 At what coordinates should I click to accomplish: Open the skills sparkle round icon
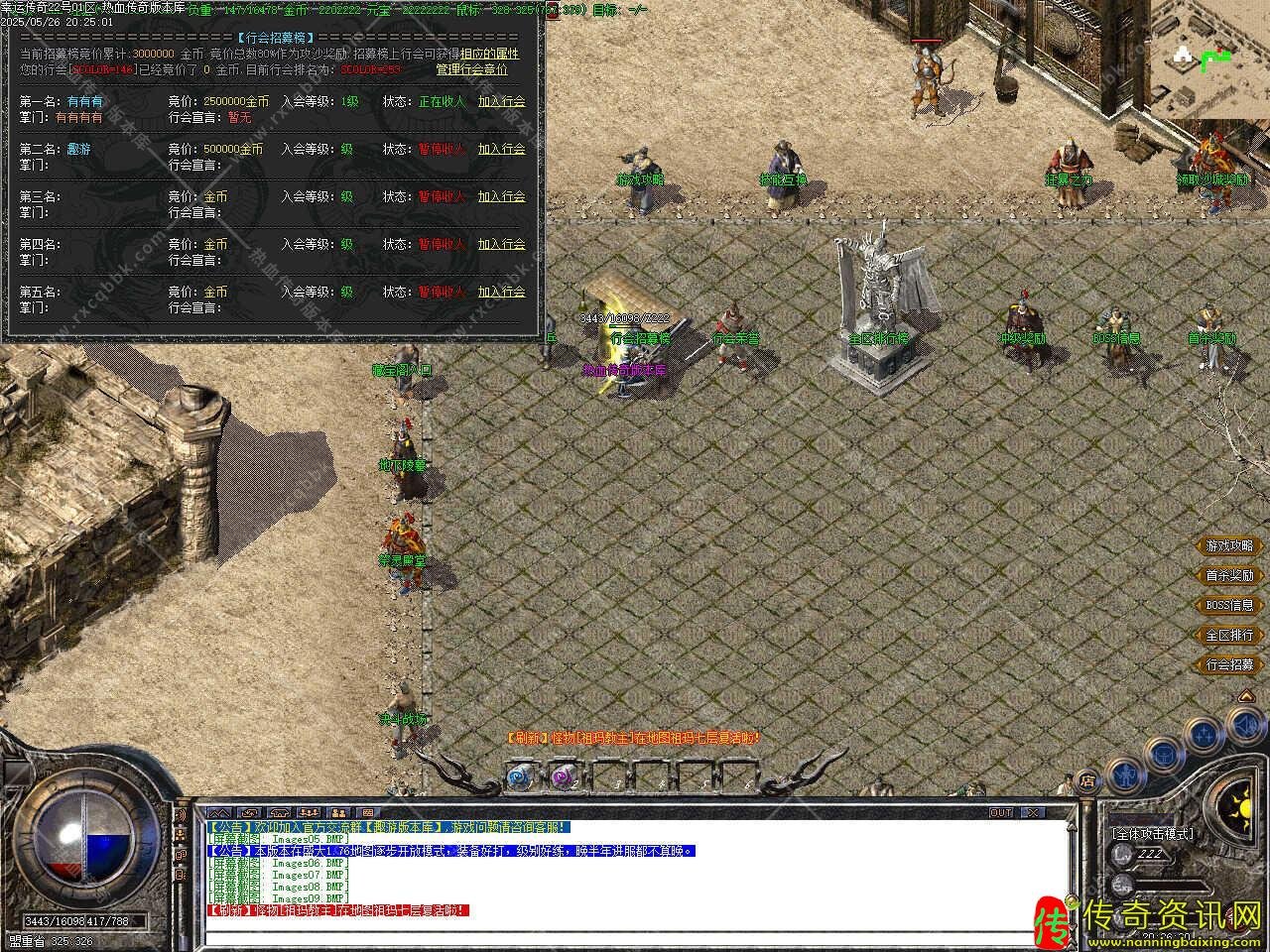(1205, 735)
